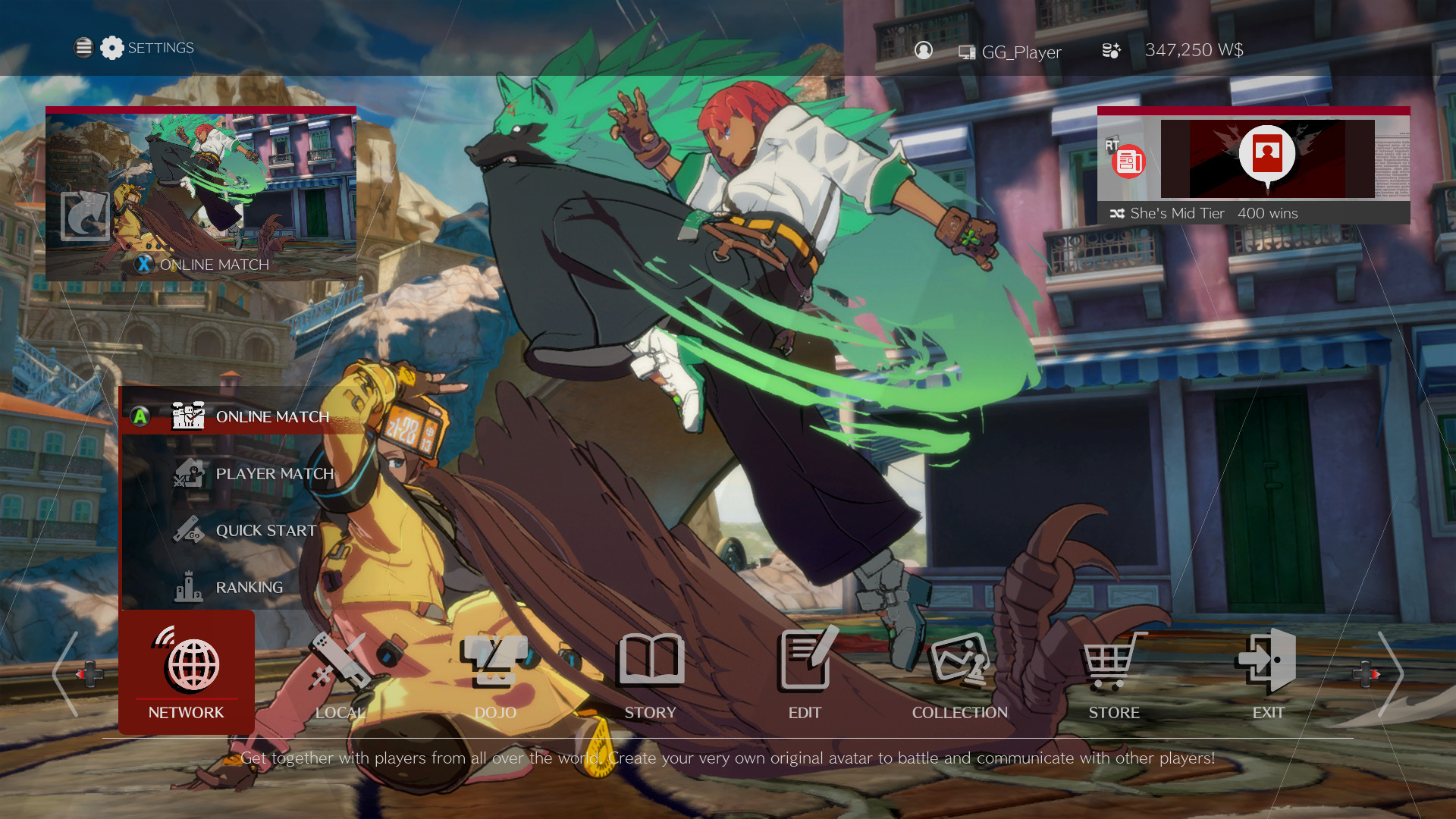Screen dimensions: 1456x819
Task: Select the Online Match entry
Action: pos(271,416)
